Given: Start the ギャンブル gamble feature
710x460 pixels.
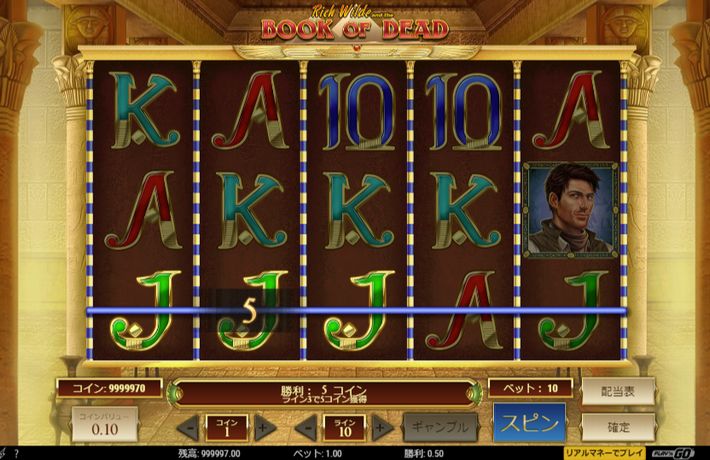Looking at the screenshot, I should 439,427.
